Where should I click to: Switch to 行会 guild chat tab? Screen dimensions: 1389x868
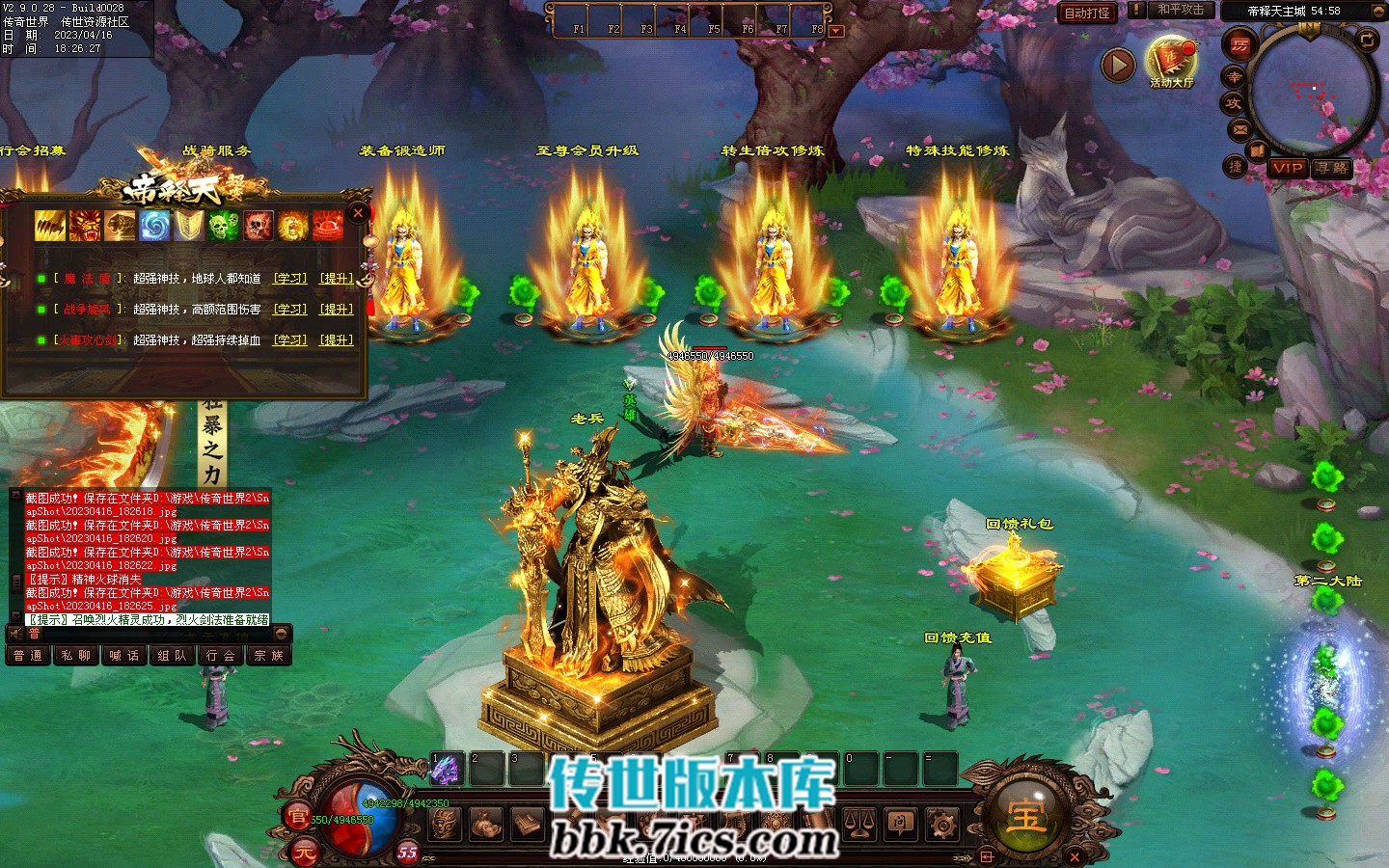220,656
